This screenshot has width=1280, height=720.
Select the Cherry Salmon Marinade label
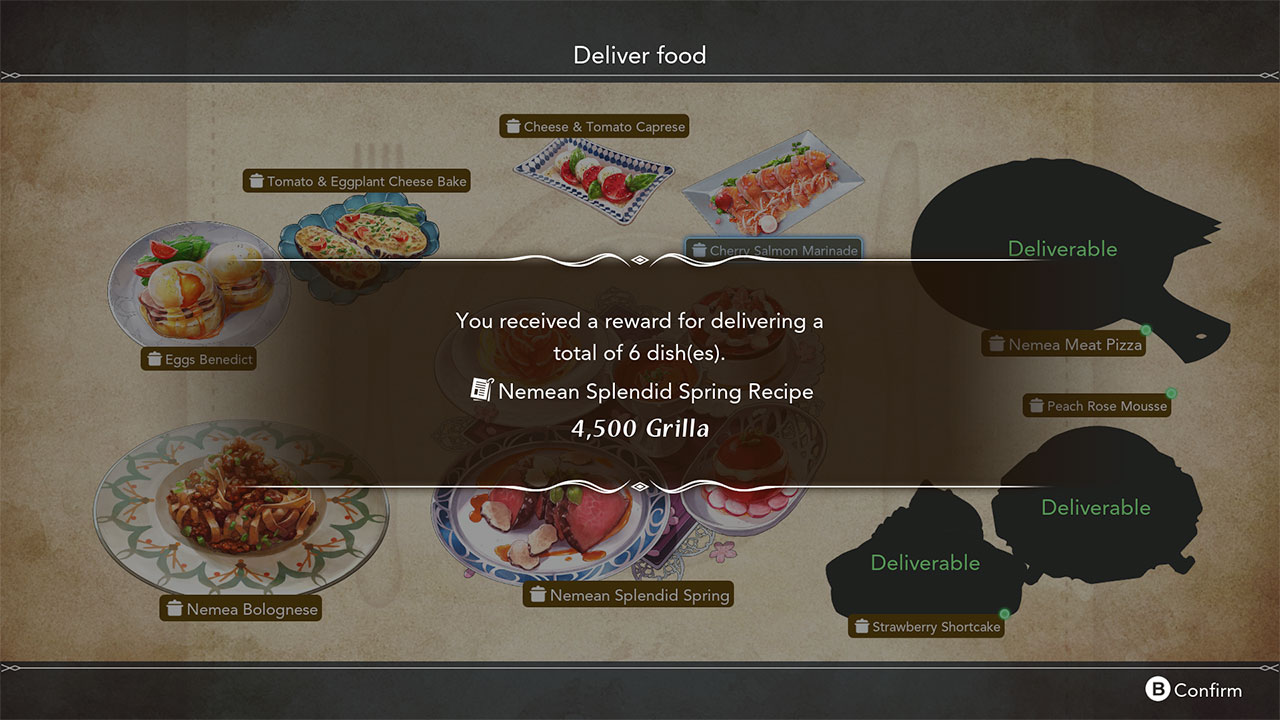[x=773, y=250]
